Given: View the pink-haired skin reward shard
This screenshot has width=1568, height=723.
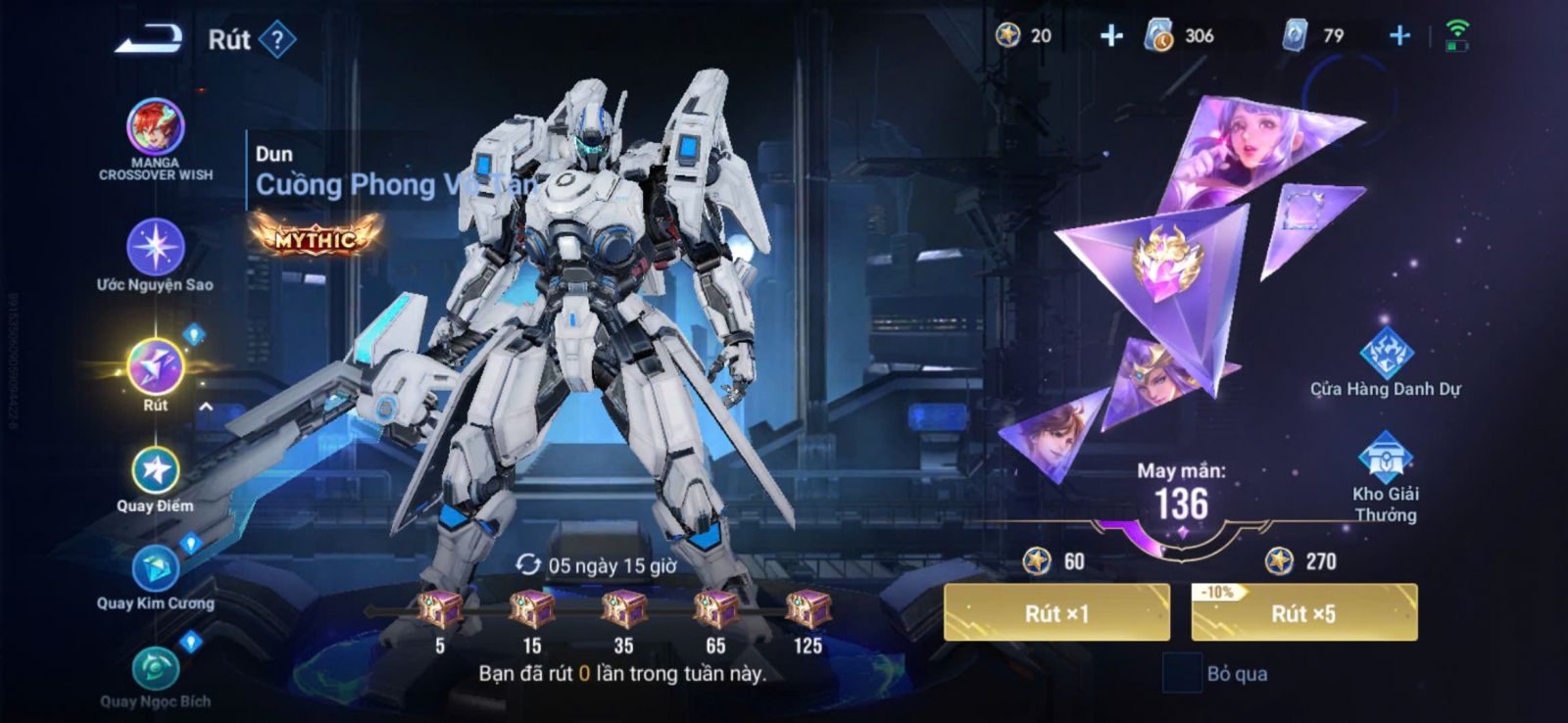Looking at the screenshot, I should click(1245, 147).
